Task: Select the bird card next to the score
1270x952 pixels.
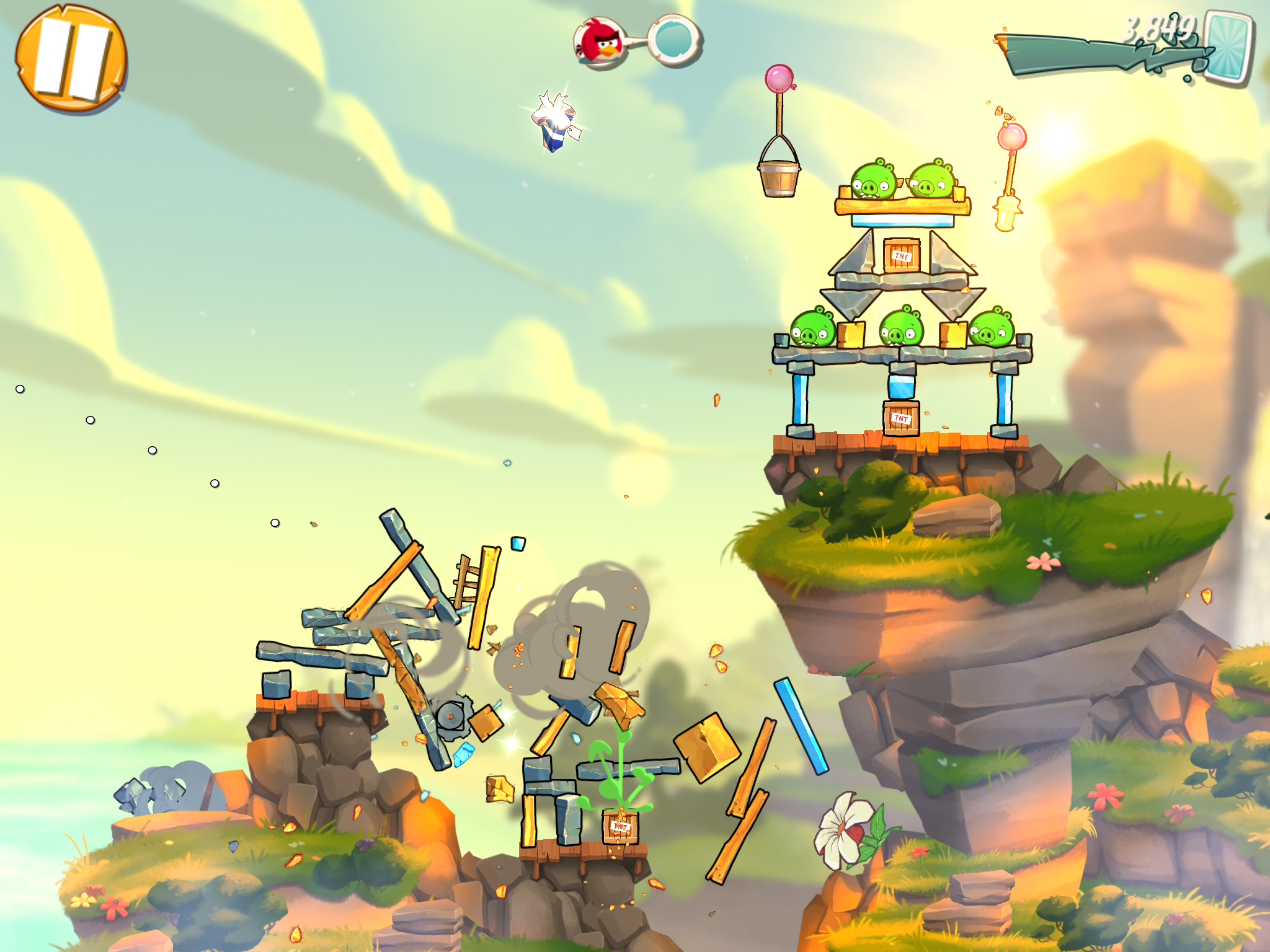Action: 1228,48
